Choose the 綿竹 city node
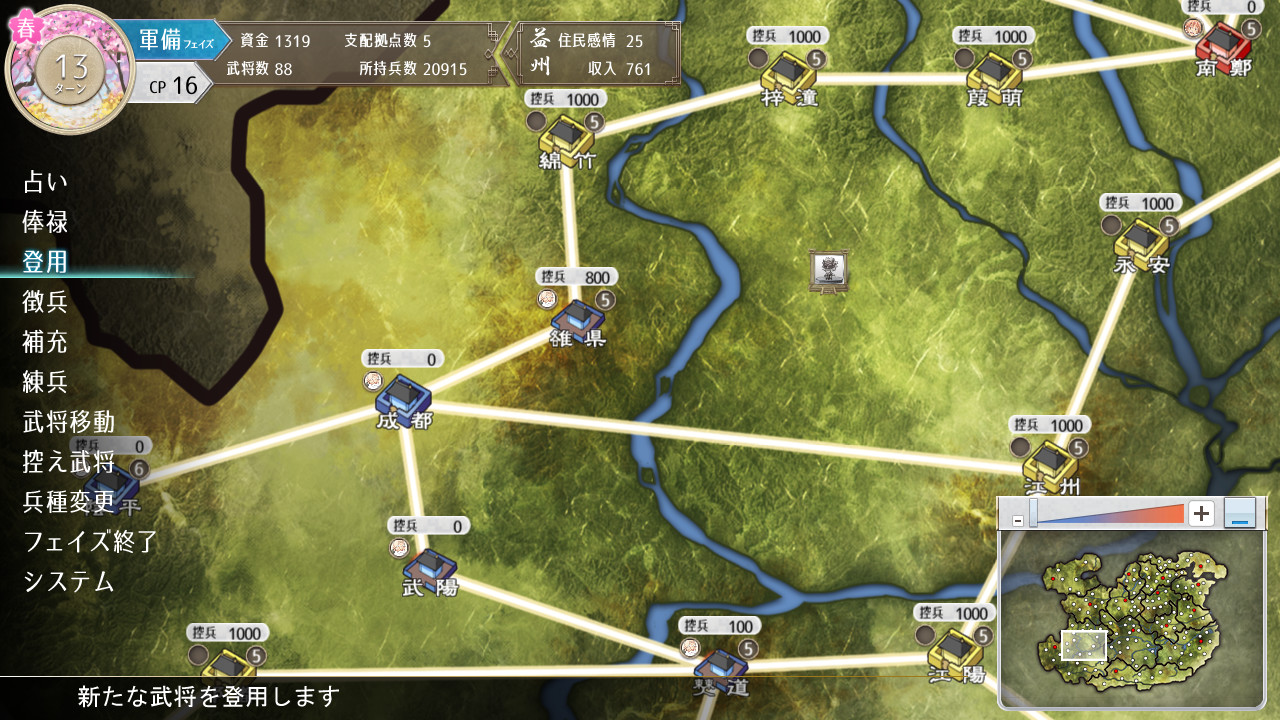 tap(565, 136)
